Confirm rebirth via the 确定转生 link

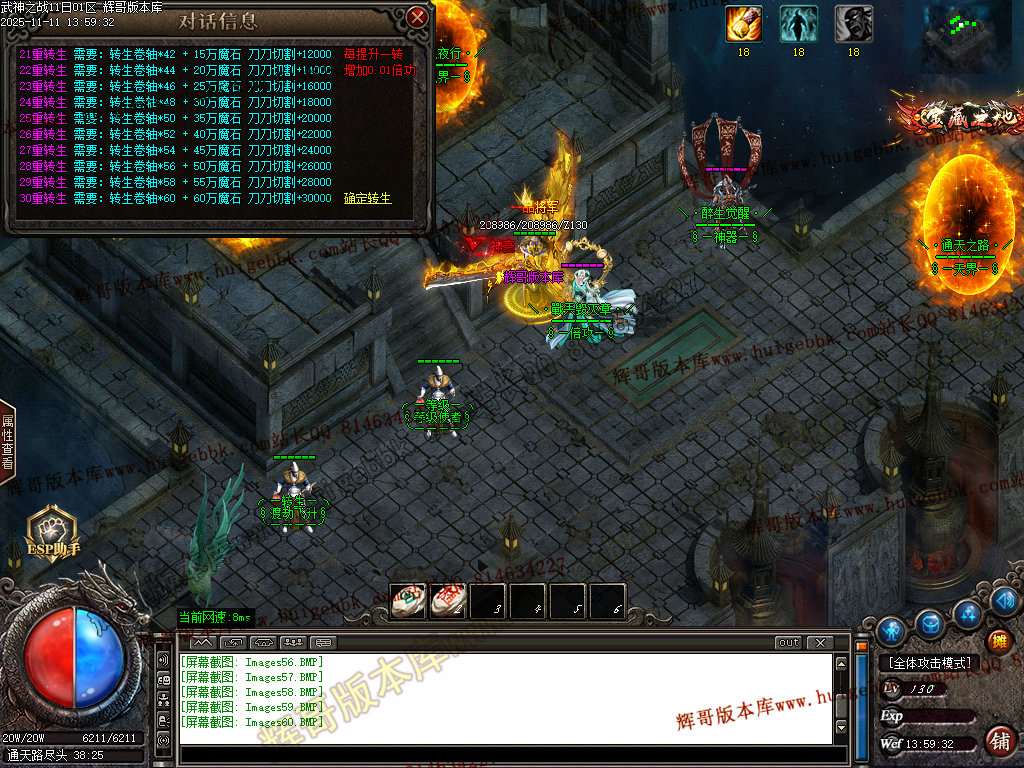click(x=367, y=199)
